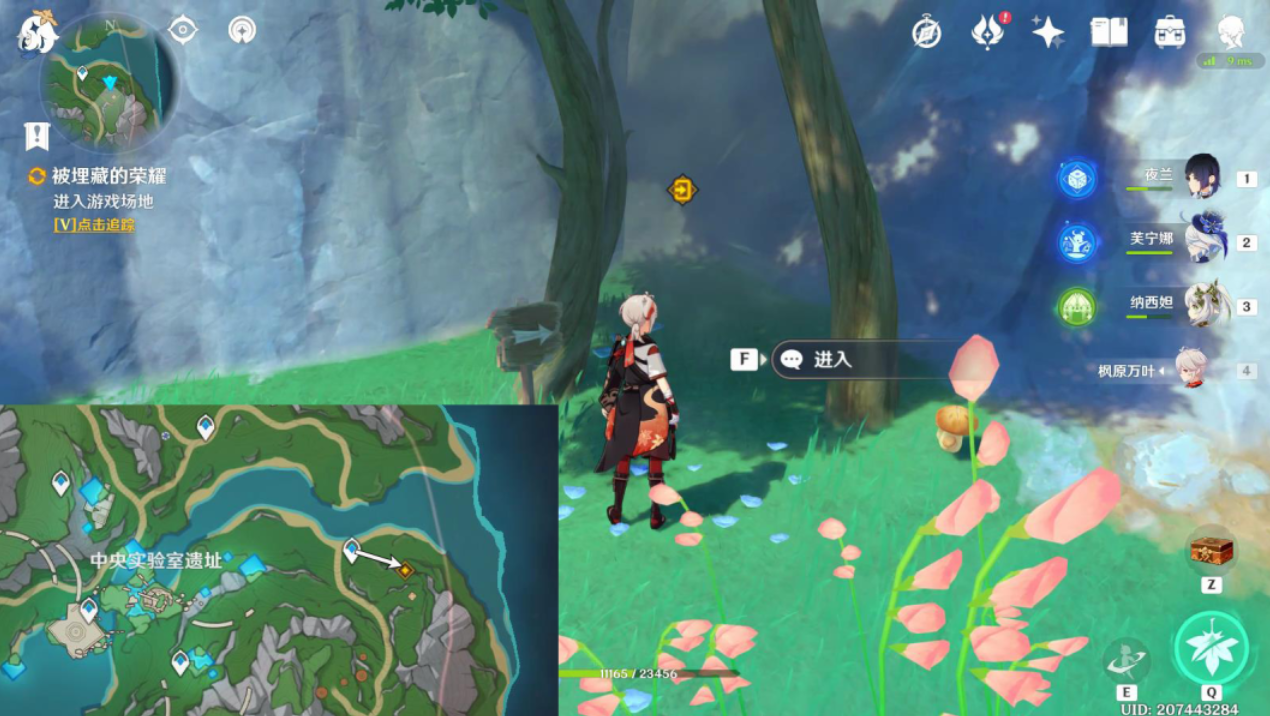Image resolution: width=1270 pixels, height=716 pixels.
Task: Click the quest exclamation bookmark icon
Action: [37, 136]
